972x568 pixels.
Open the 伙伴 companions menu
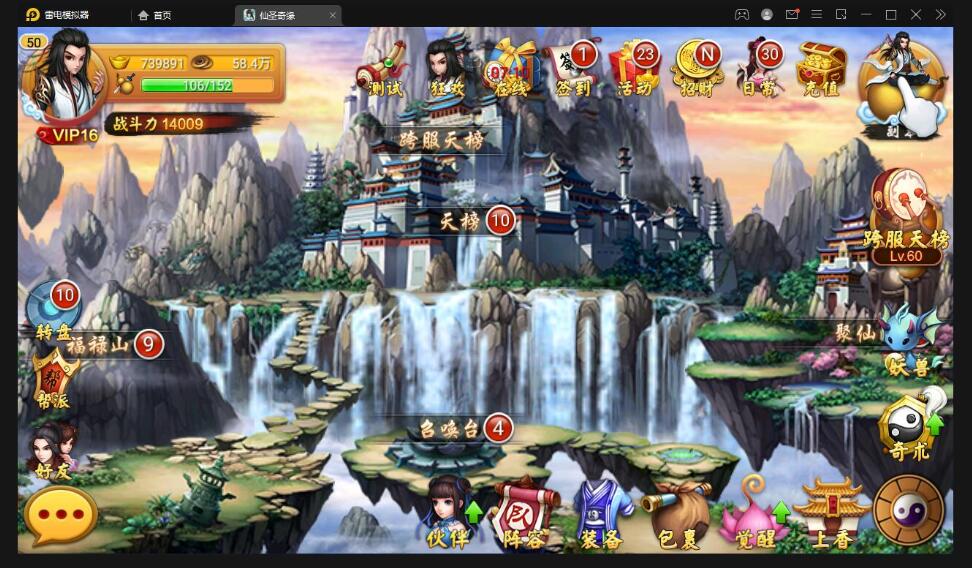[x=448, y=511]
